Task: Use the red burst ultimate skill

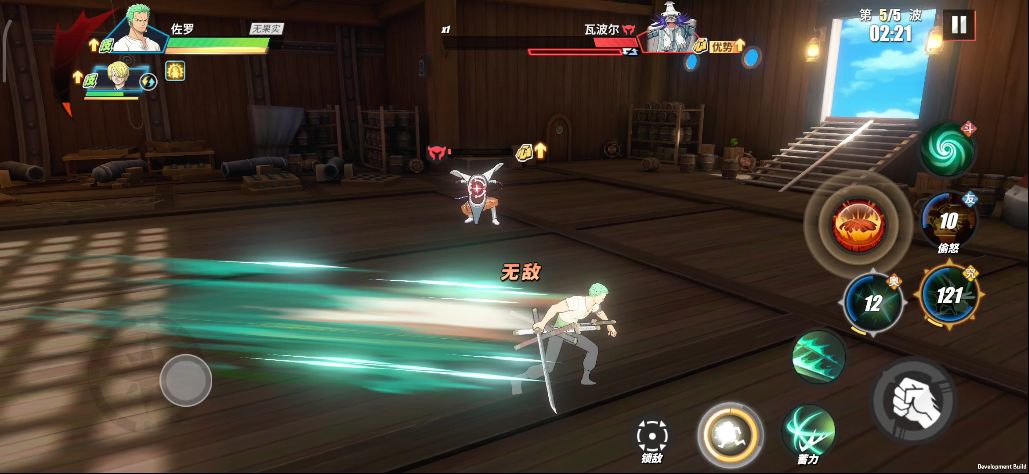Action: [x=857, y=224]
